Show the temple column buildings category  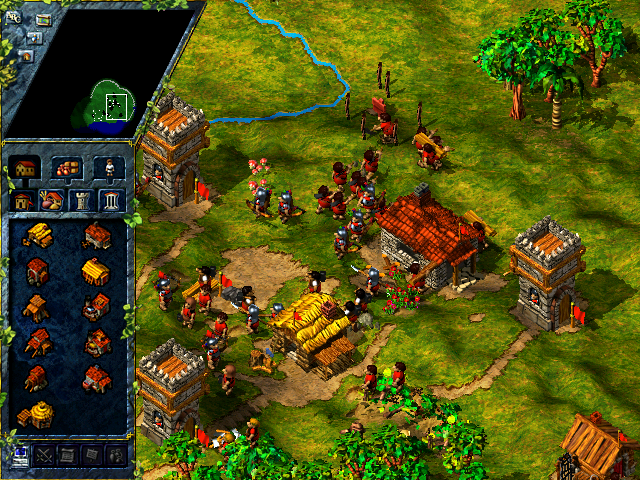110,200
